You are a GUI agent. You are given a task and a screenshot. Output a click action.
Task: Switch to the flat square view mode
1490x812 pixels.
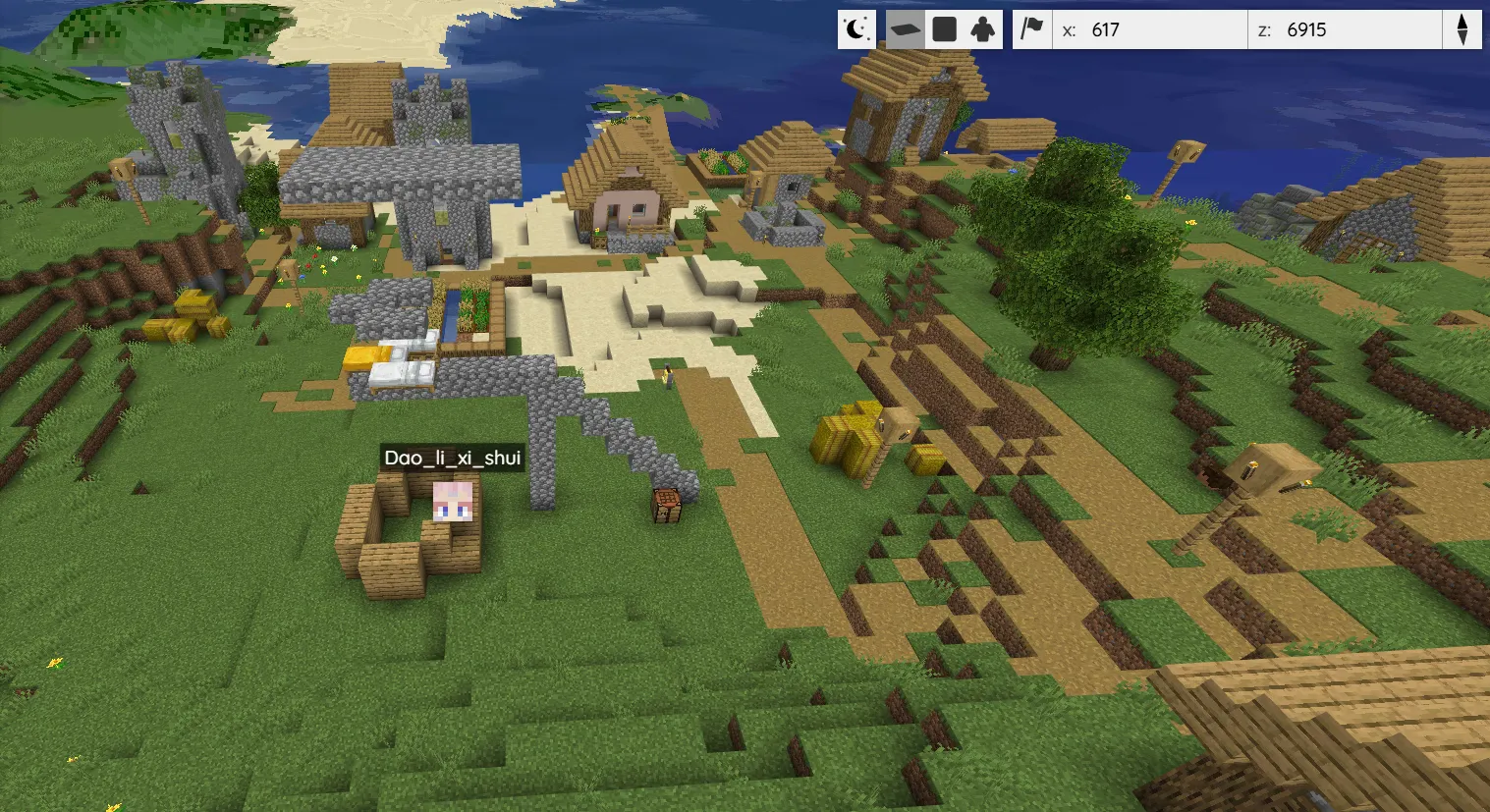click(944, 29)
